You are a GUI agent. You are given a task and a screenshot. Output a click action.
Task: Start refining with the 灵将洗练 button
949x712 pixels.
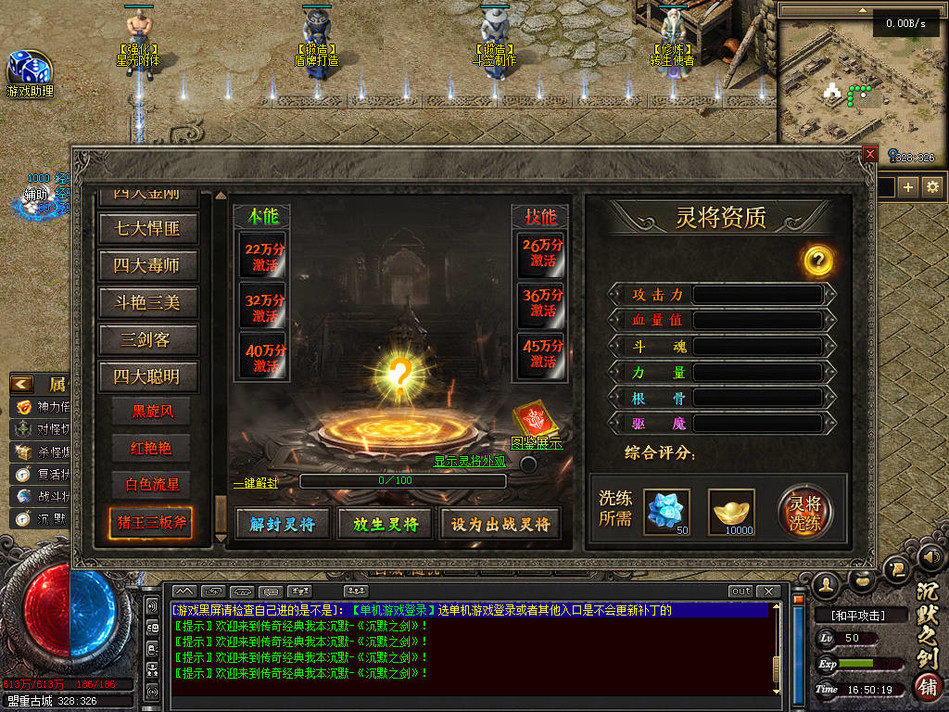(806, 510)
